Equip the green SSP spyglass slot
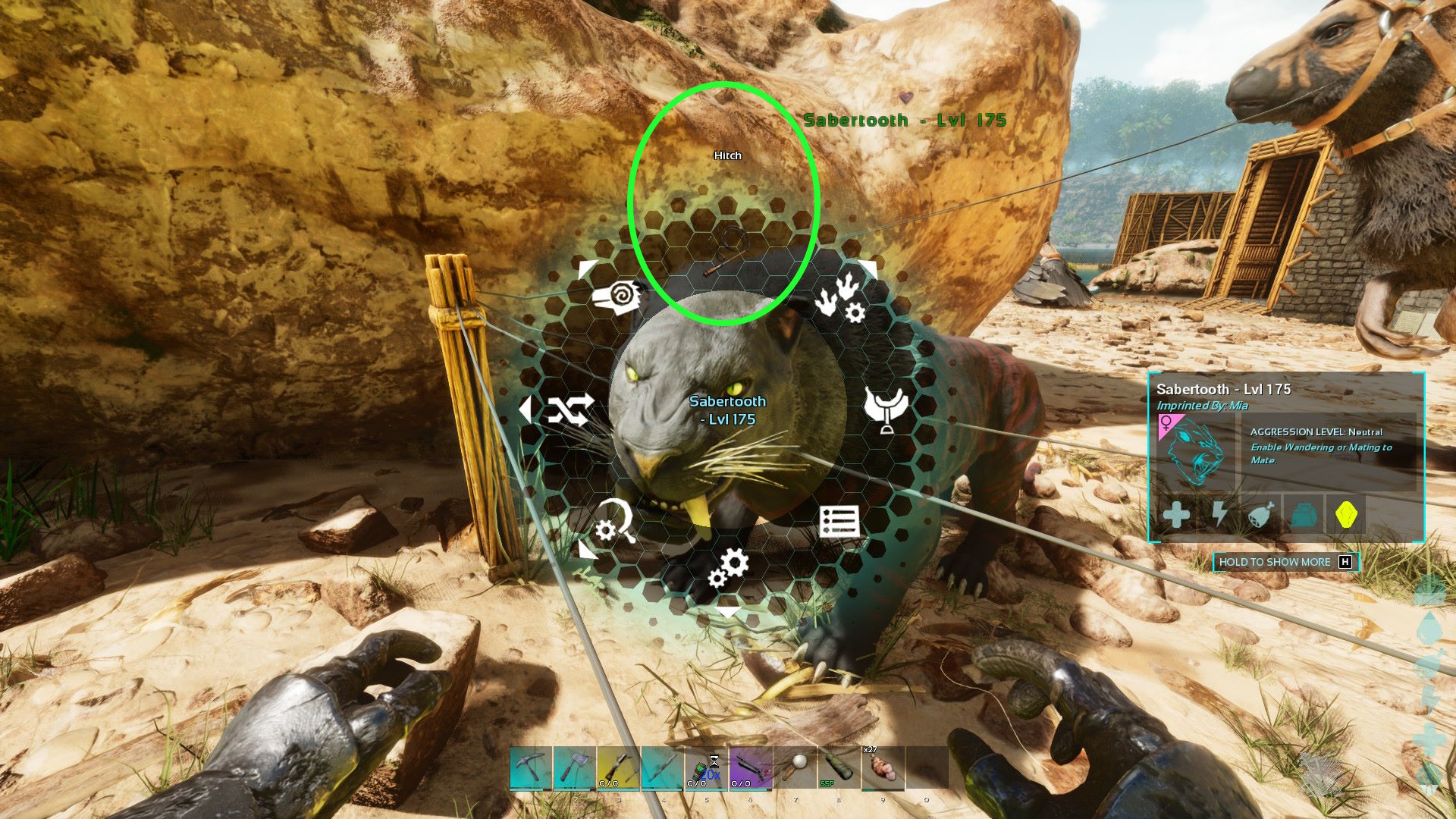1456x819 pixels. tap(838, 767)
